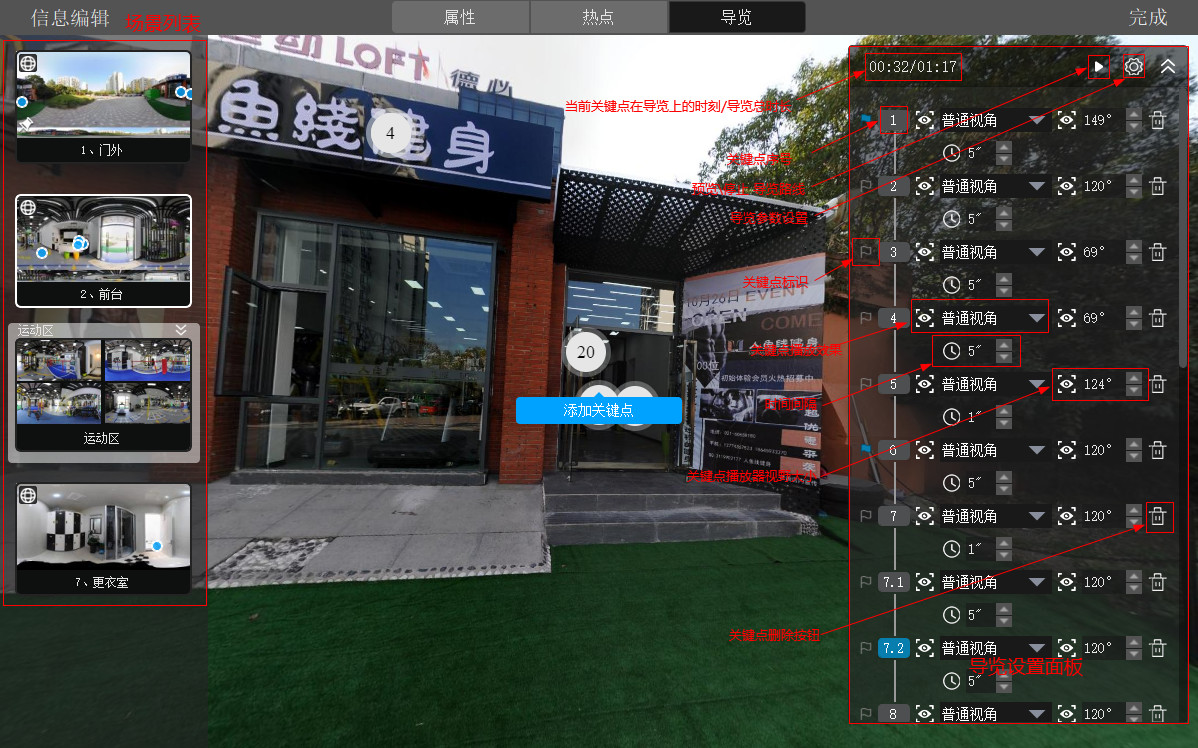Collapse the 运动区 group with chevron
This screenshot has width=1198, height=748.
181,329
